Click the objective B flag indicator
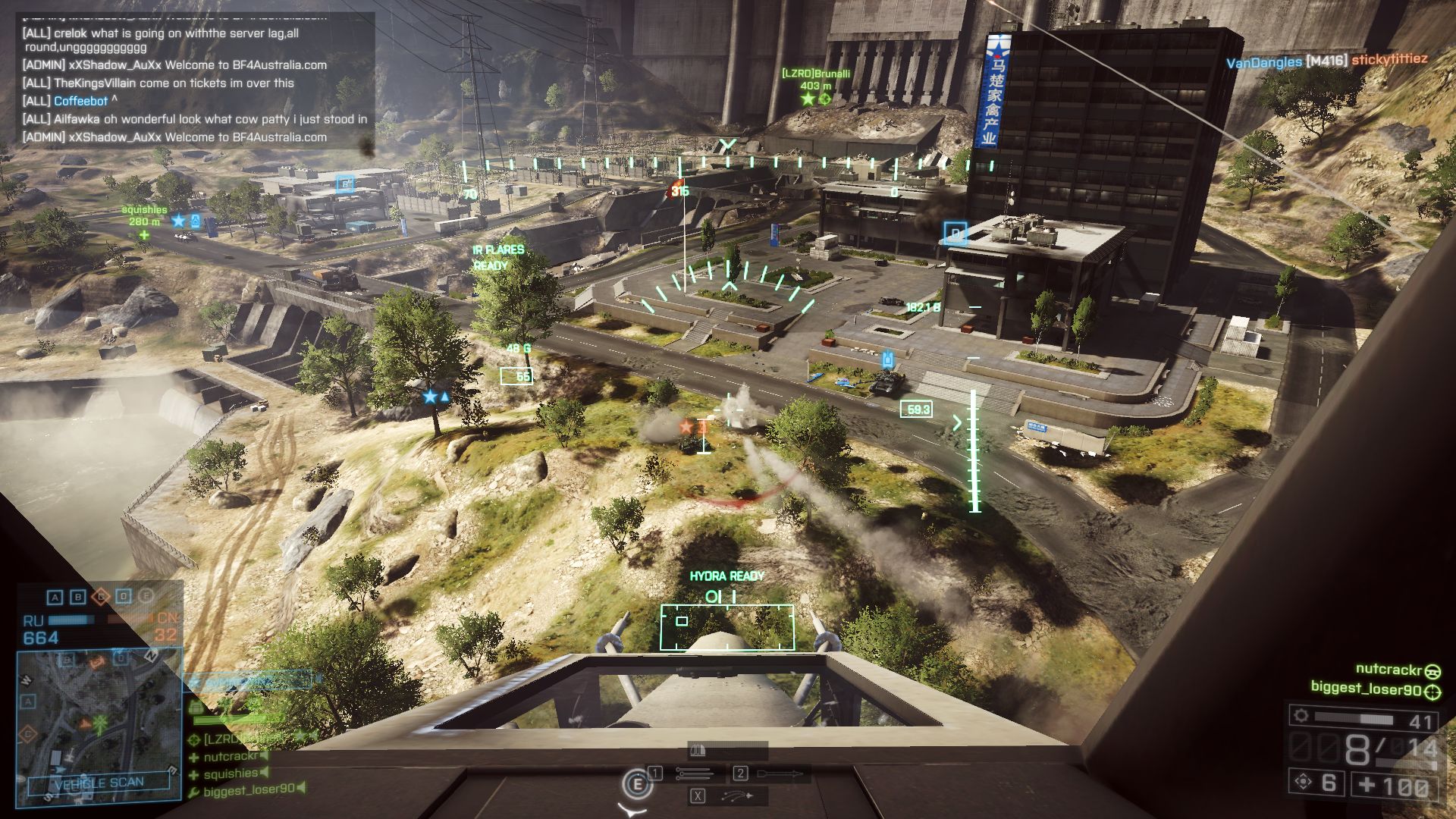The height and width of the screenshot is (819, 1456). (77, 598)
